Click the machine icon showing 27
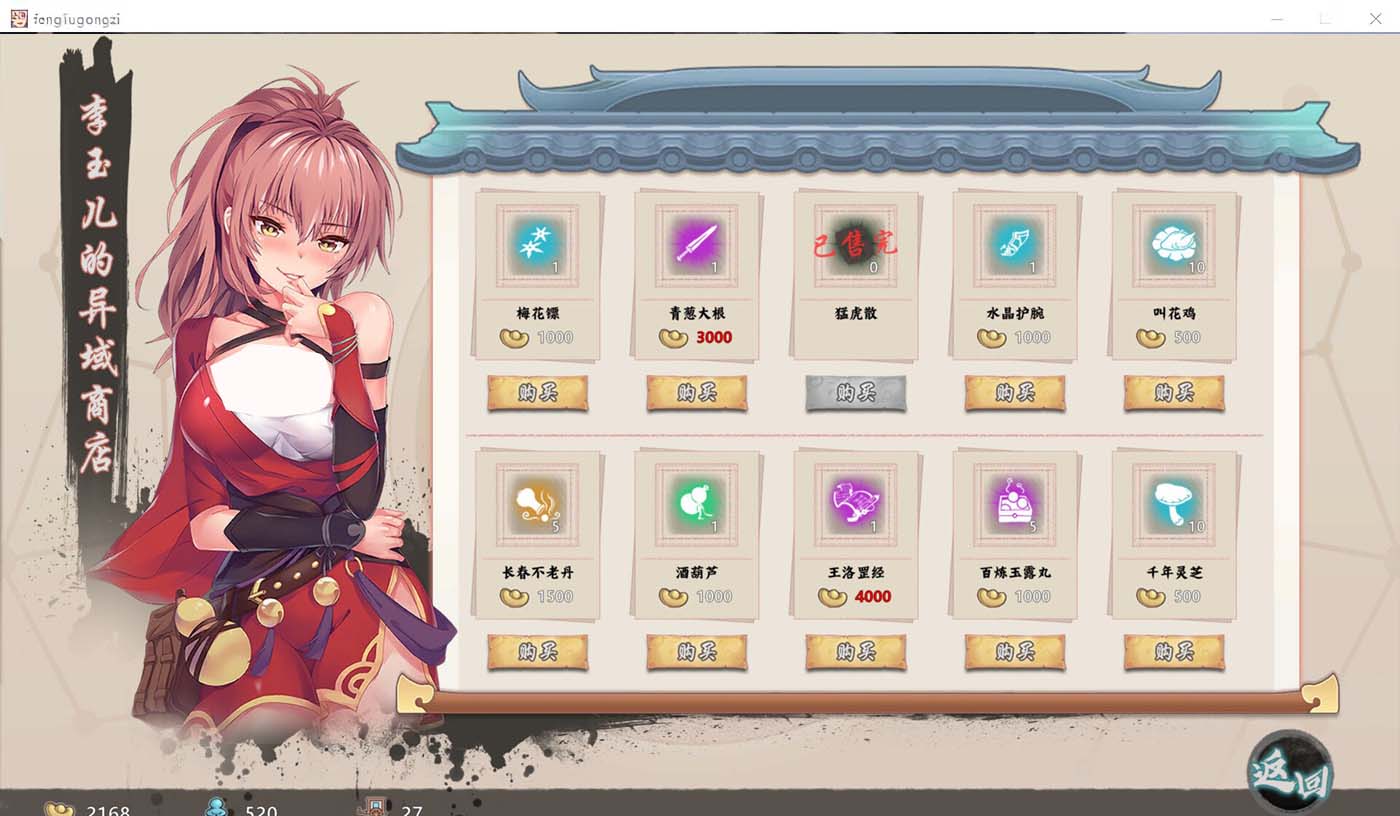Viewport: 1400px width, 816px height. point(368,810)
